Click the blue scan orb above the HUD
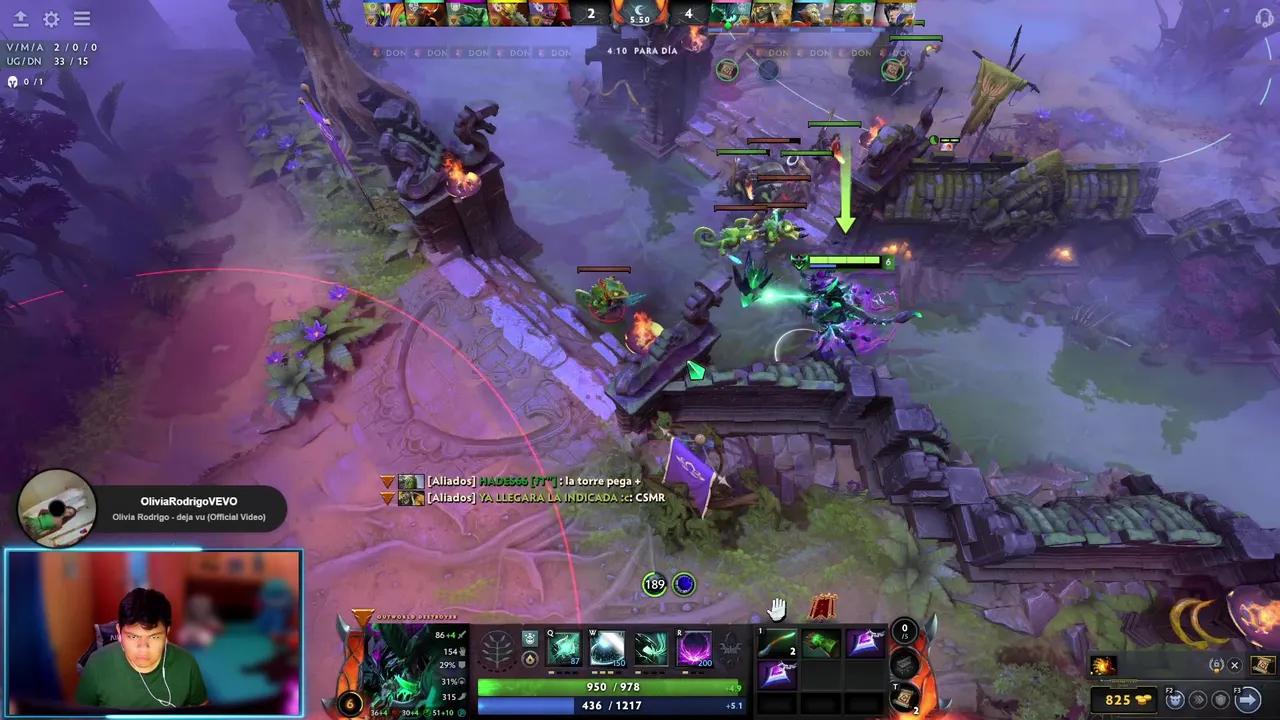This screenshot has height=720, width=1280. pyautogui.click(x=684, y=584)
